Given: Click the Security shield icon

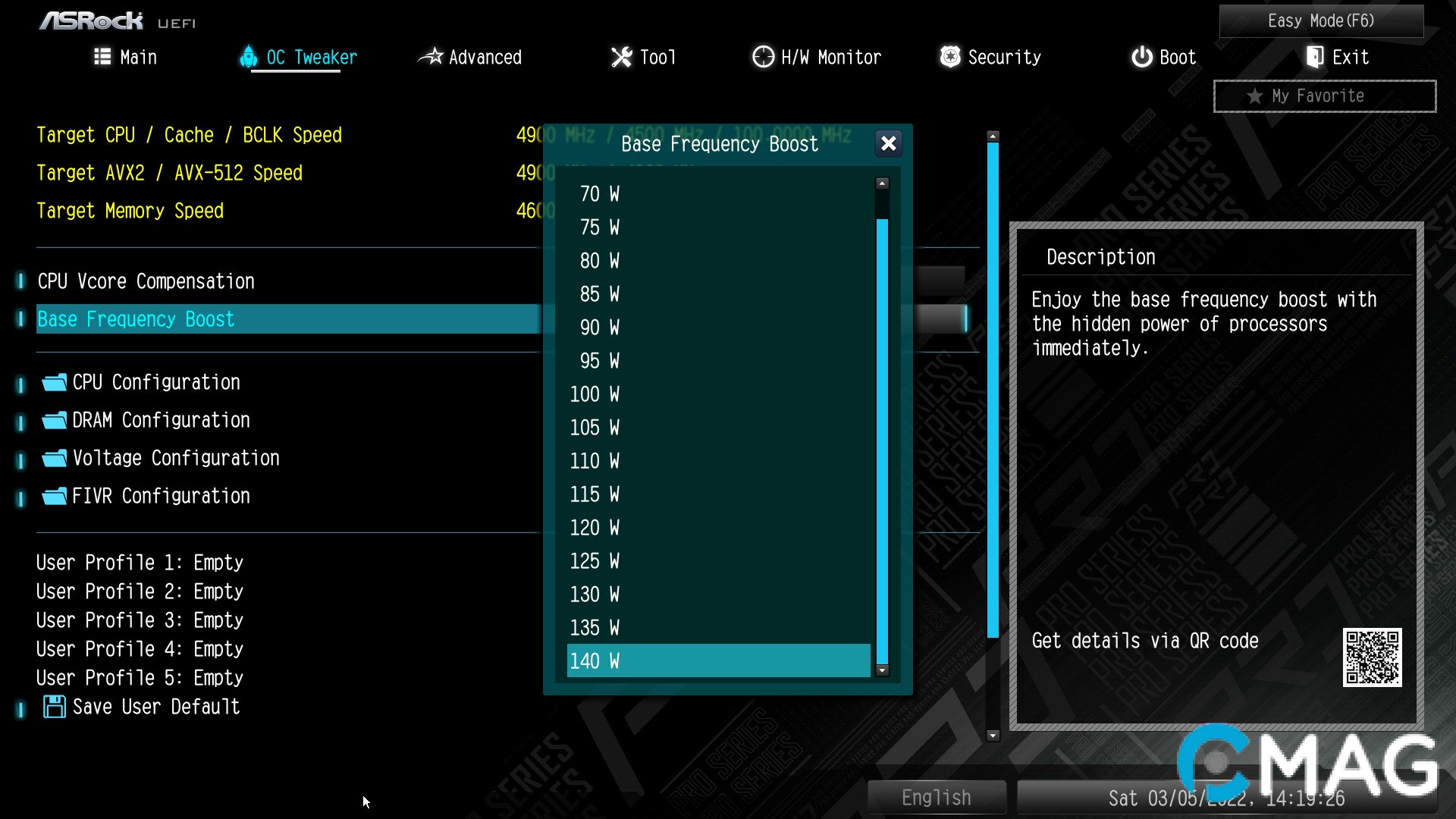Looking at the screenshot, I should (x=949, y=56).
